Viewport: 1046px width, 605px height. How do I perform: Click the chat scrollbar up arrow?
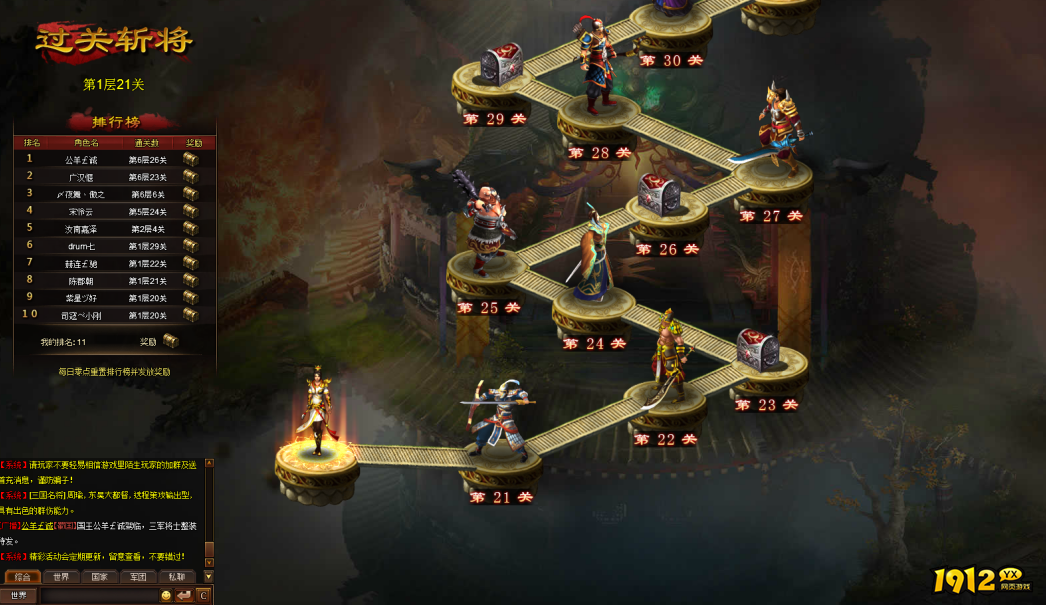pyautogui.click(x=209, y=463)
